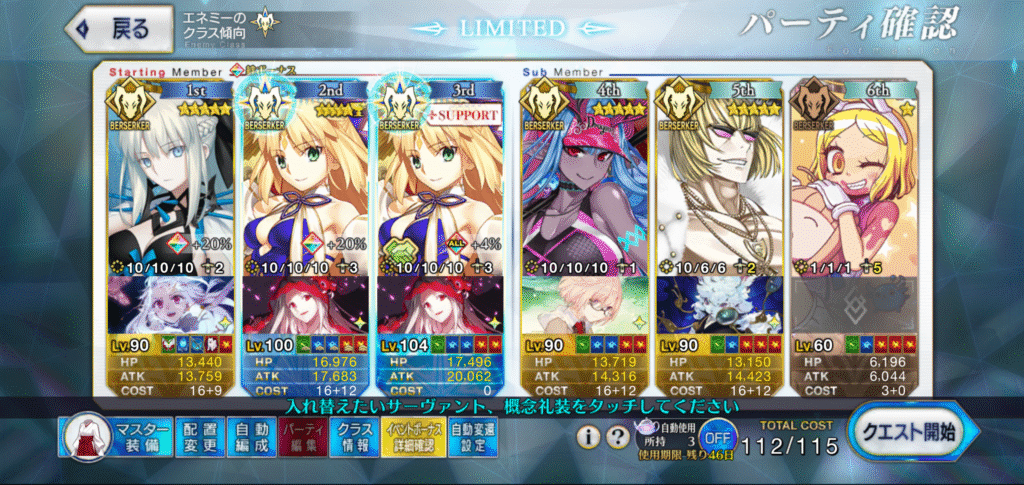Click the info 'i' icon
Image resolution: width=1024 pixels, height=485 pixels.
pos(589,437)
